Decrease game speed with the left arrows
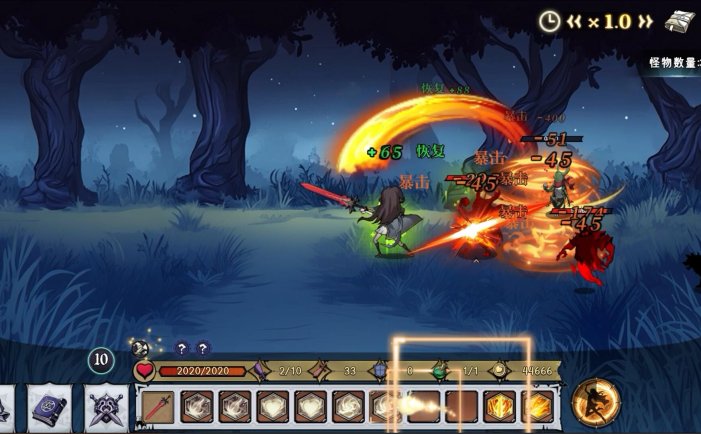 point(576,21)
